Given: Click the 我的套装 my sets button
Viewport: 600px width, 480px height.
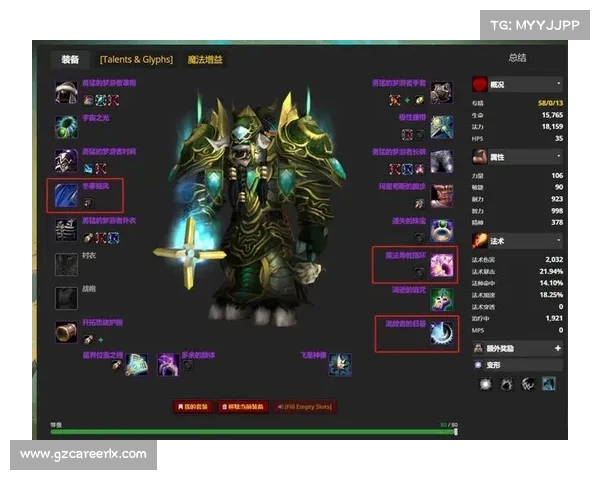Looking at the screenshot, I should coord(194,407).
